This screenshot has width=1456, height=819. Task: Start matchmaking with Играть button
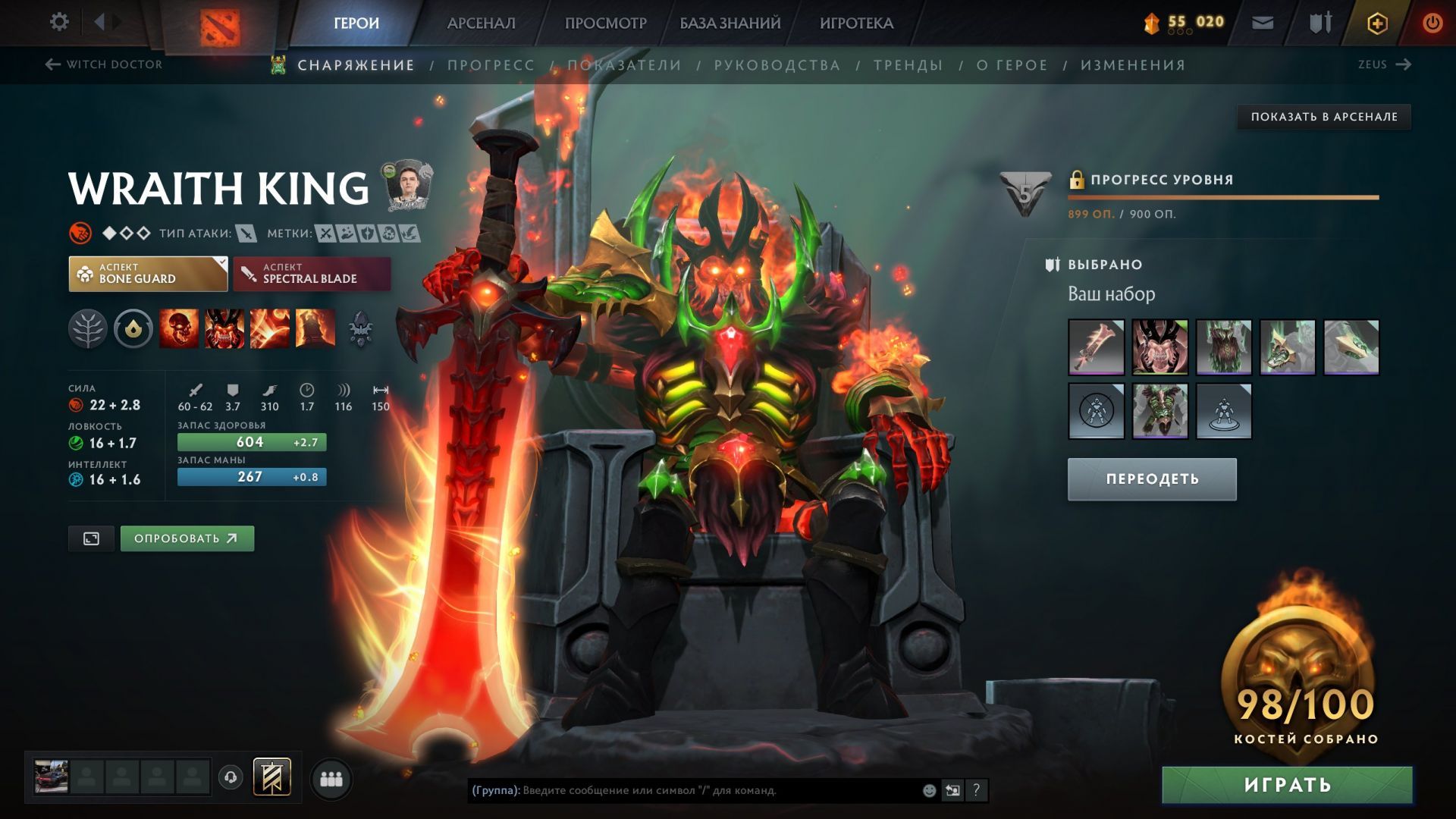1287,785
